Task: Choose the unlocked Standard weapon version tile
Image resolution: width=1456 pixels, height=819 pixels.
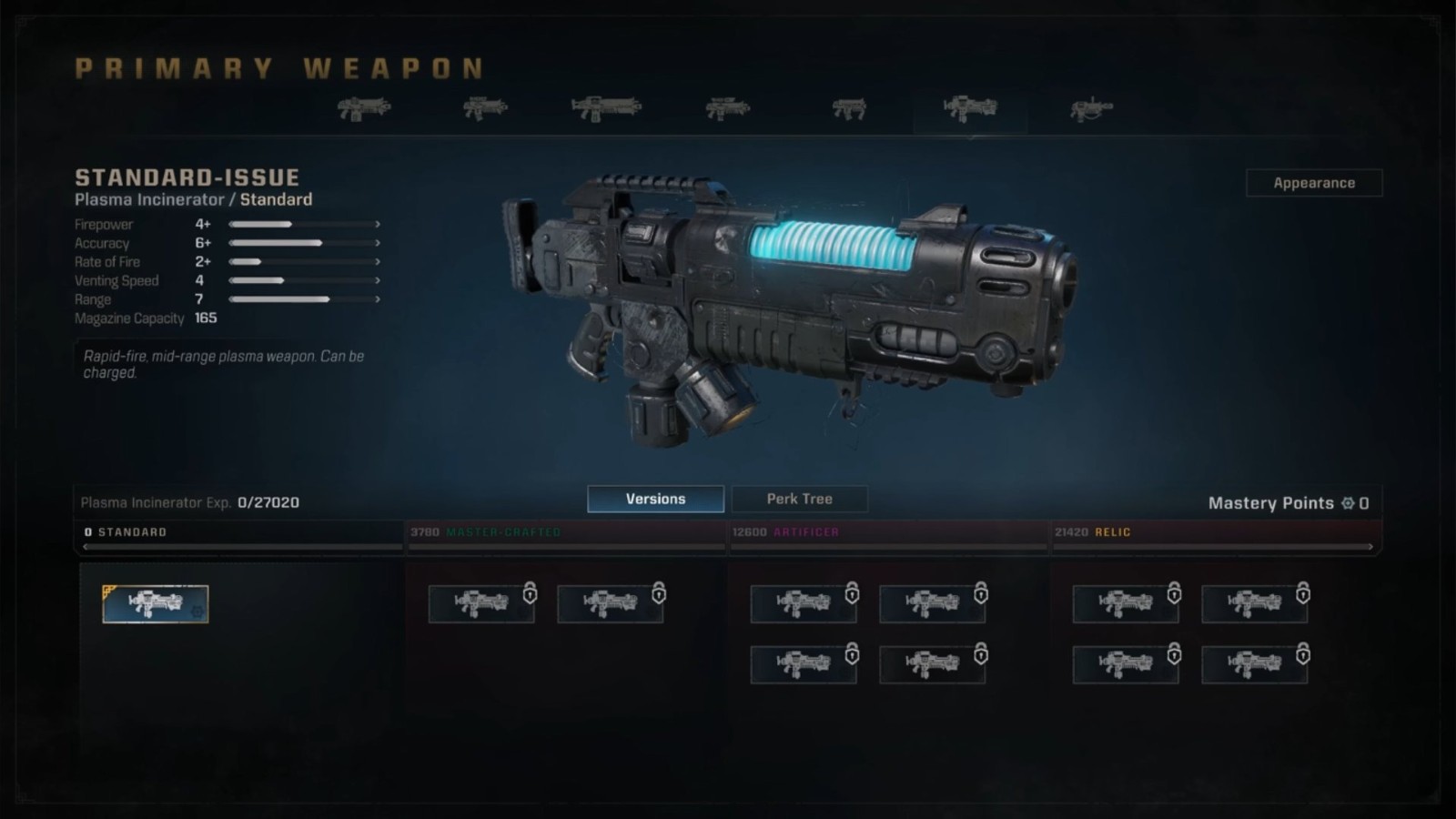Action: click(x=156, y=604)
